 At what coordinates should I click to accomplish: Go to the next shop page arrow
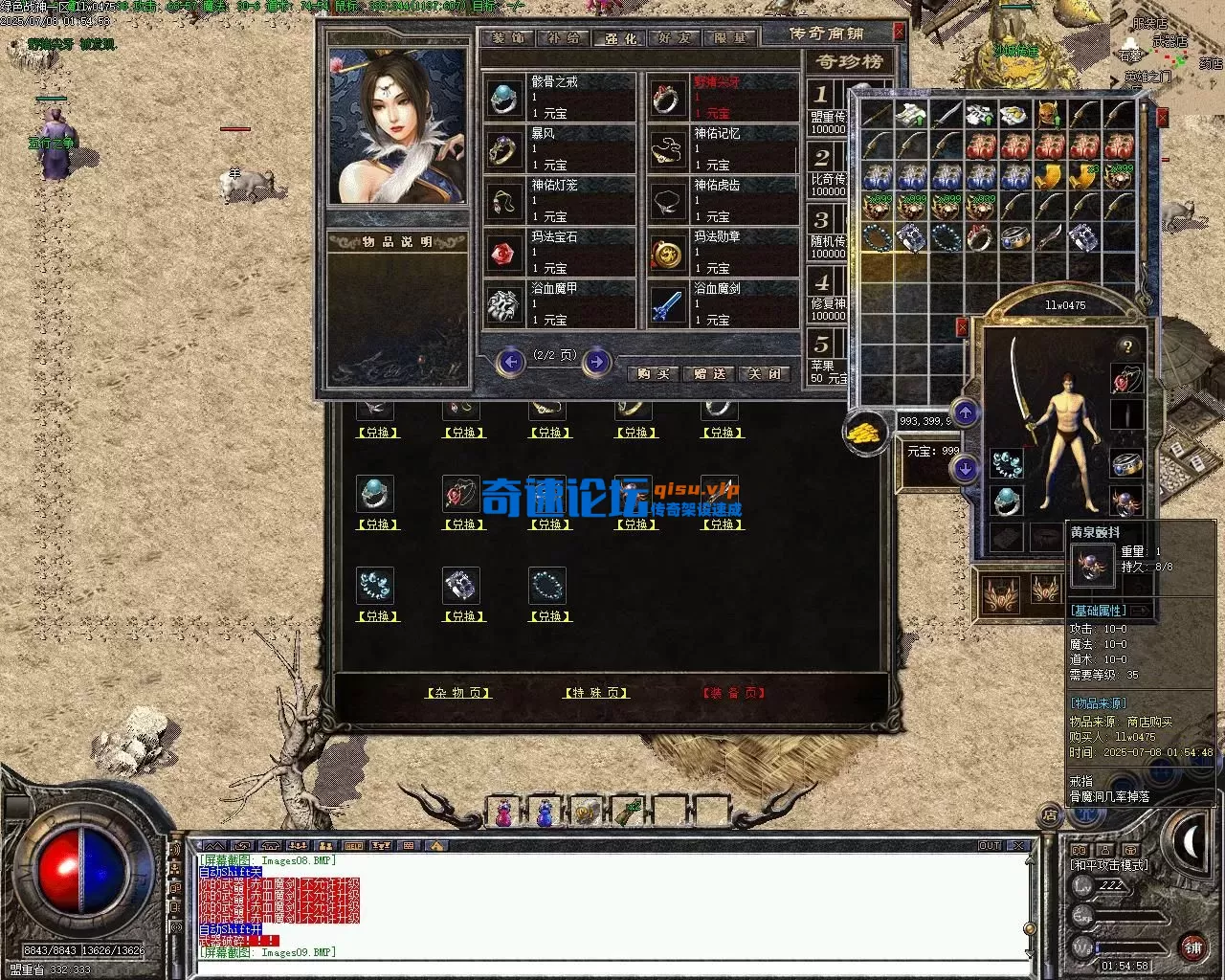[x=596, y=362]
